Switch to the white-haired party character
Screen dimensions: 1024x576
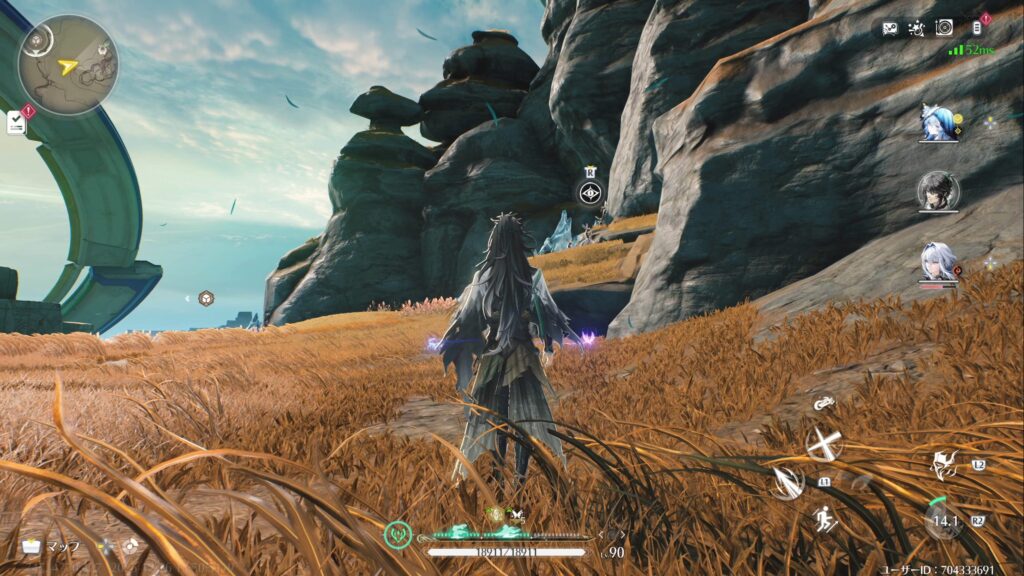click(939, 262)
